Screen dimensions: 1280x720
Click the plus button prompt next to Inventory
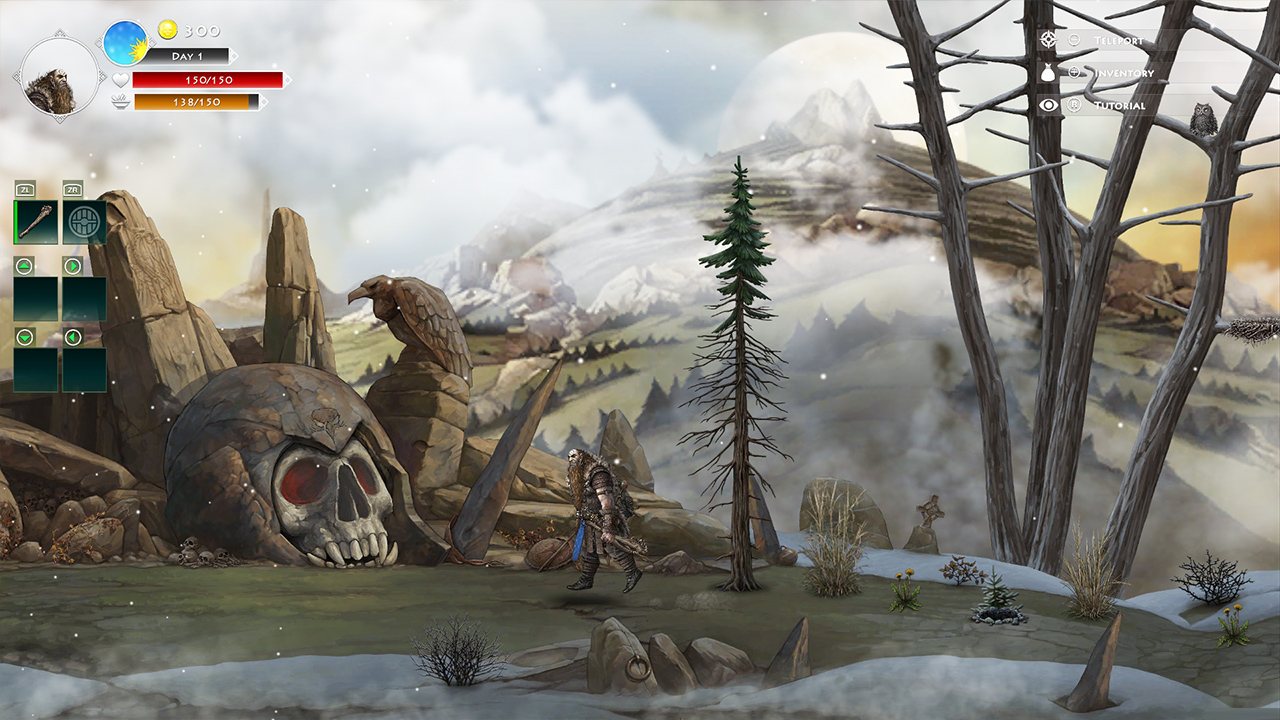(1074, 72)
